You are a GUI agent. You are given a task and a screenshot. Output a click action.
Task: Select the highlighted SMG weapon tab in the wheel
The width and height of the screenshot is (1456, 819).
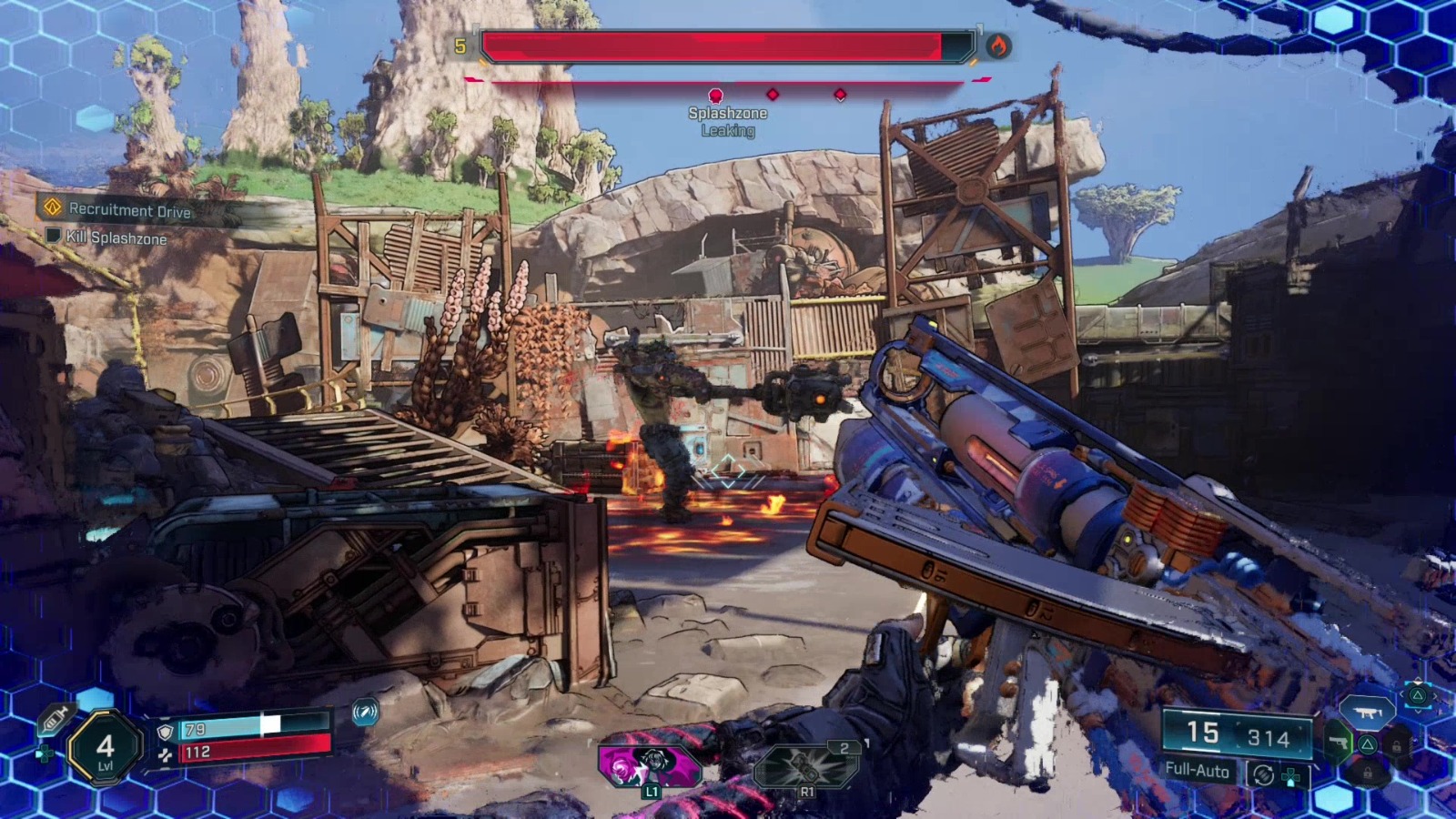(1370, 713)
